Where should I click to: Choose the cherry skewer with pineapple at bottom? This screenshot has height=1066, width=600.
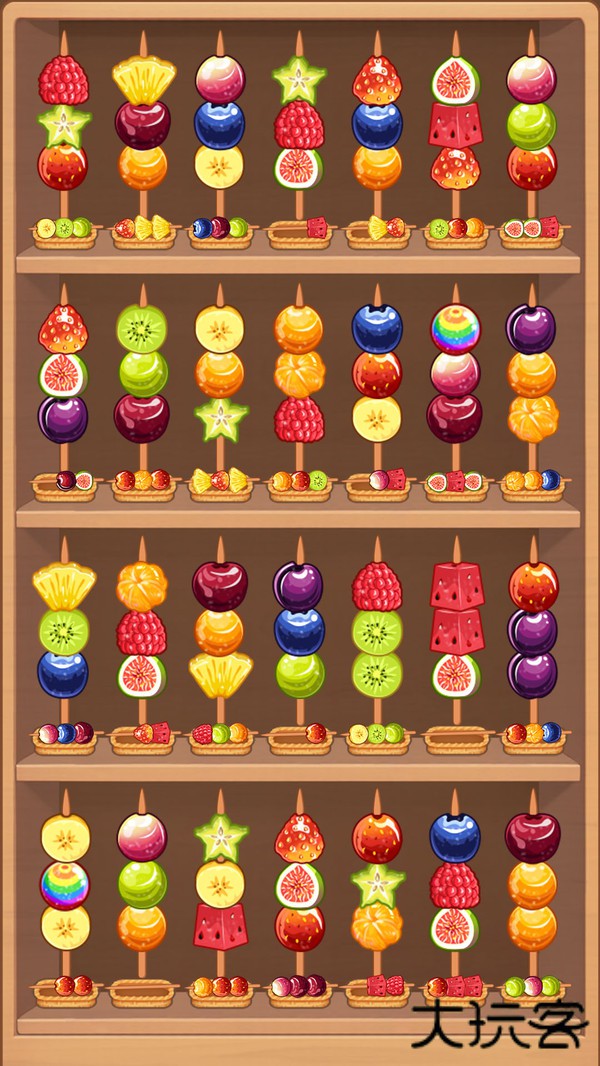[220, 631]
